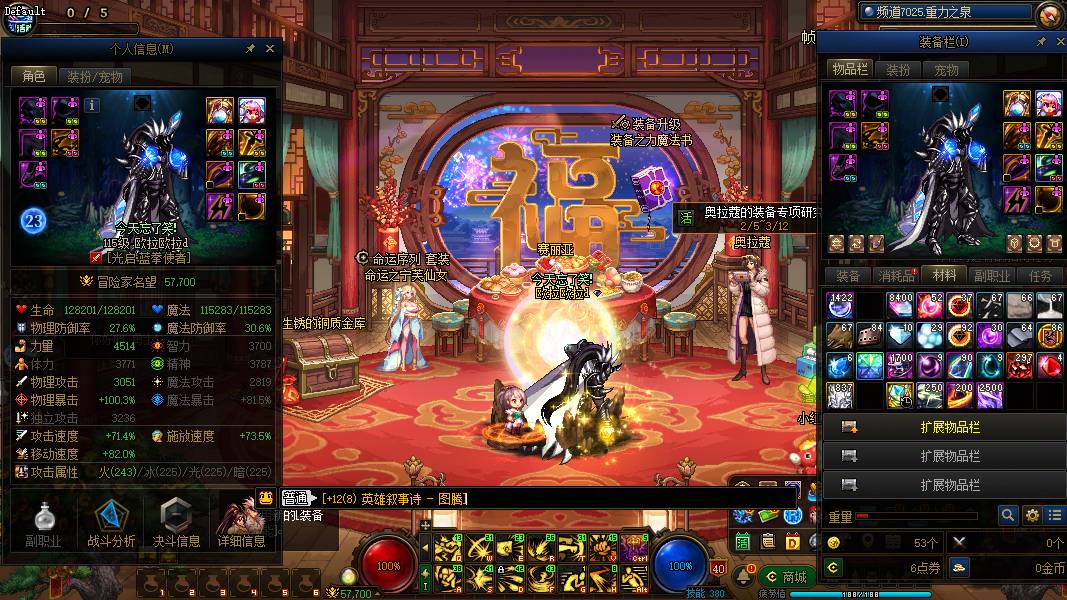Close the 装备栏 equipment window
This screenshot has height=600, width=1067.
1057,42
